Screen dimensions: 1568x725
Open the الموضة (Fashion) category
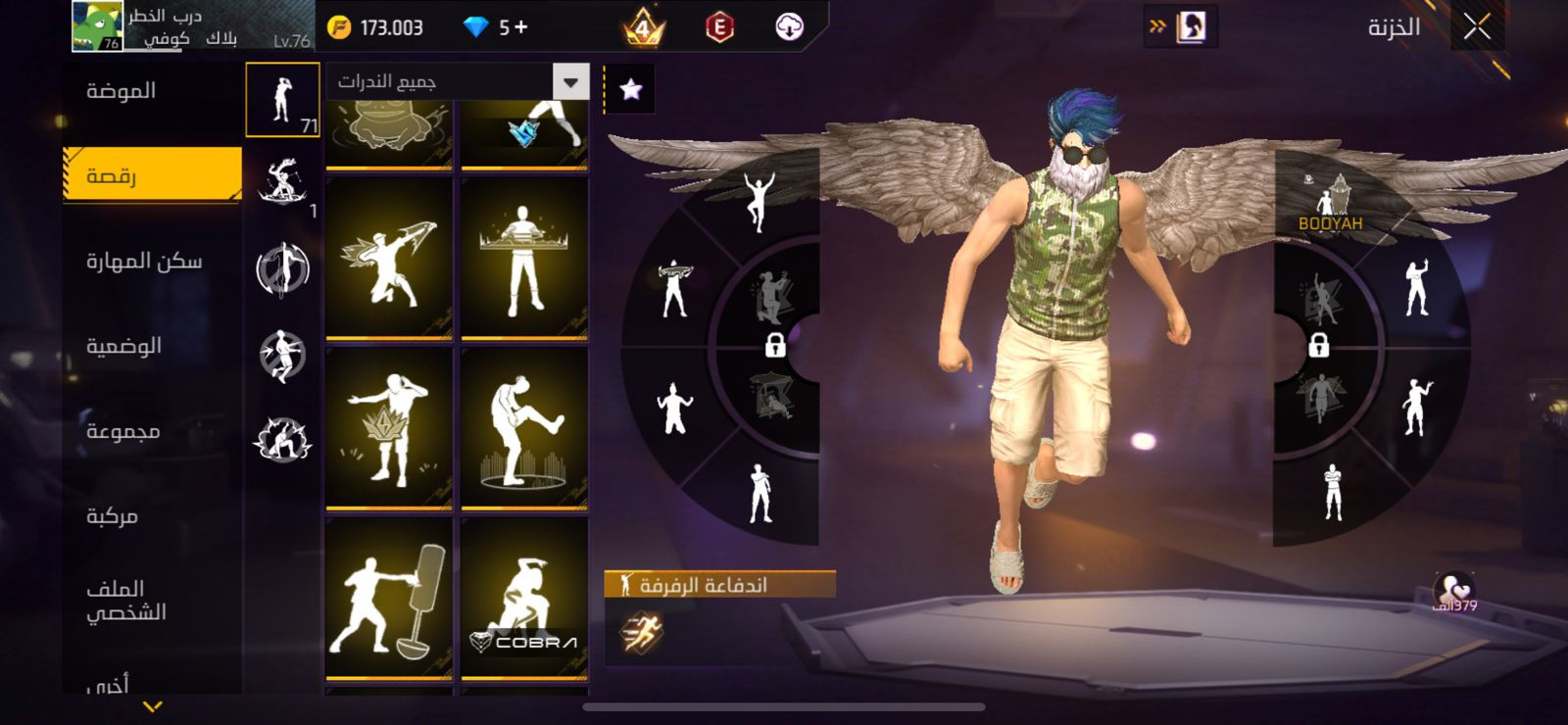(122, 91)
